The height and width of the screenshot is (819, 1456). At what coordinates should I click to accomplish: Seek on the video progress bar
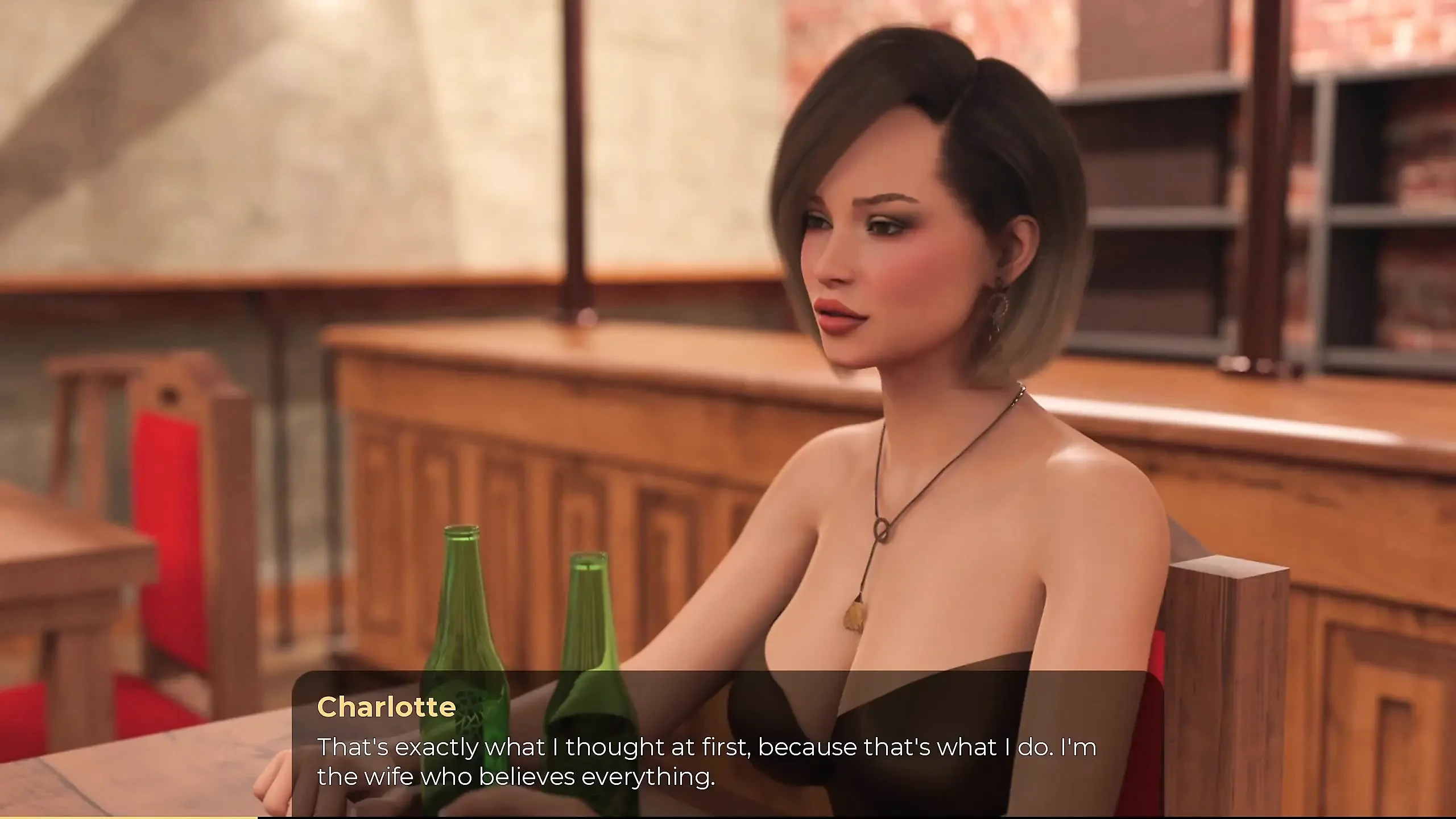click(728, 817)
